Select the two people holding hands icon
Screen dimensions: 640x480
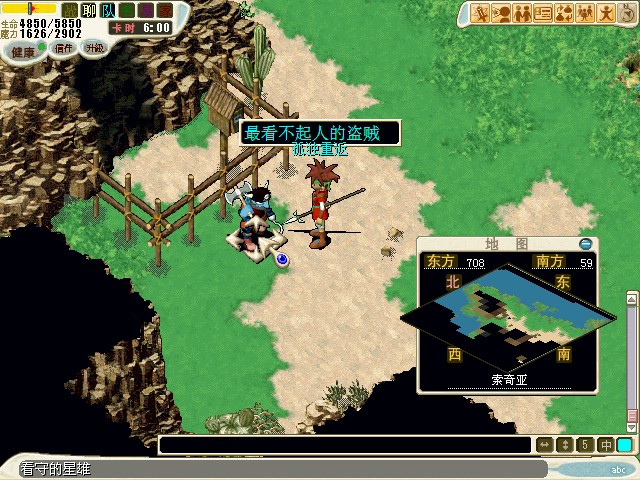pyautogui.click(x=522, y=13)
